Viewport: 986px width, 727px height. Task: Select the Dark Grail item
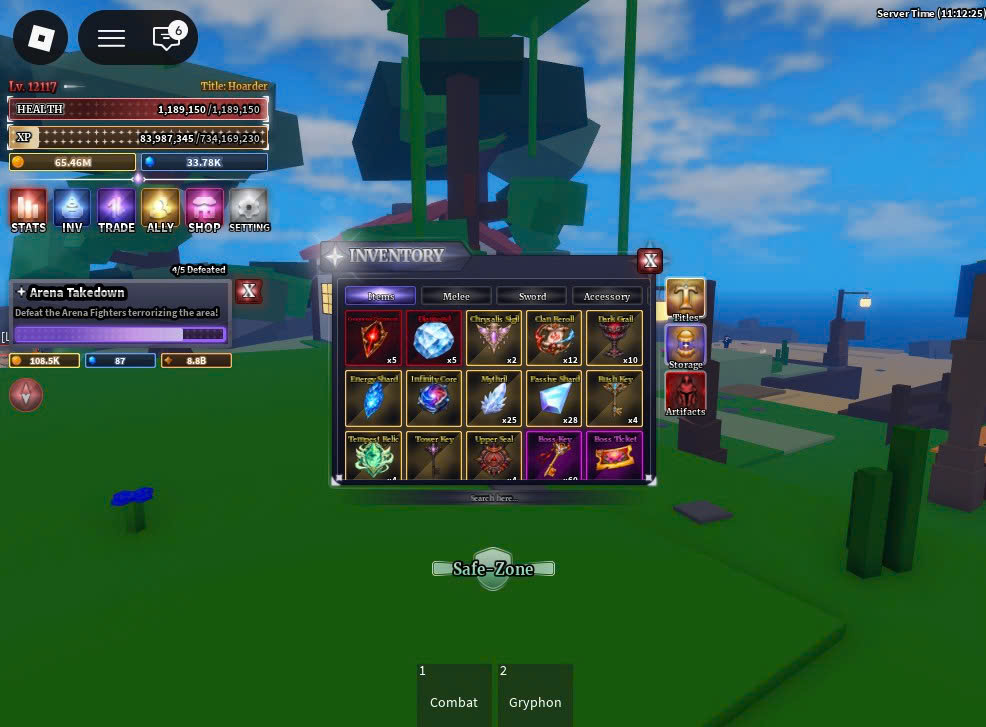pyautogui.click(x=614, y=339)
